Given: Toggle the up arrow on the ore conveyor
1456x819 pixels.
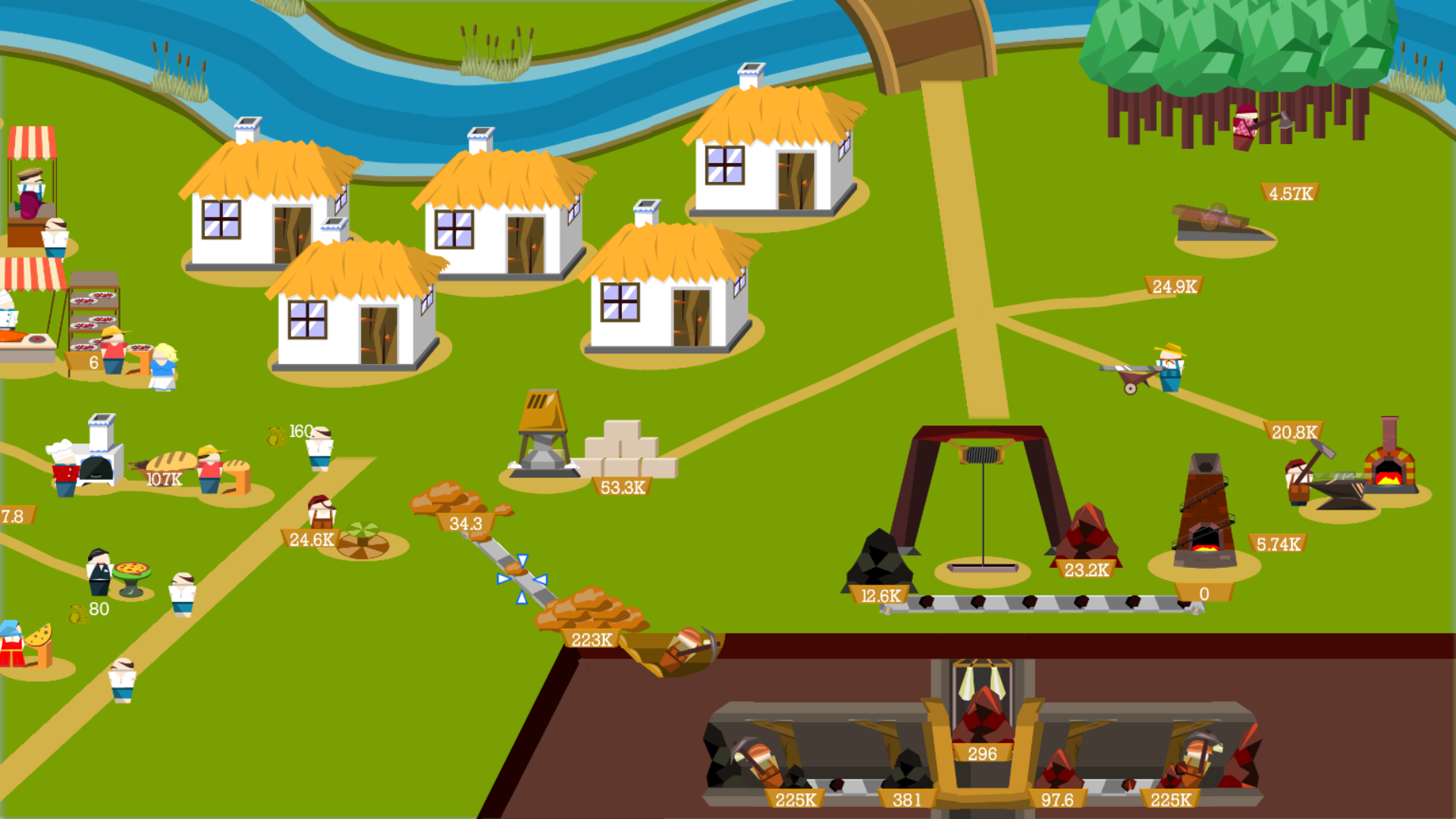Looking at the screenshot, I should (x=522, y=598).
